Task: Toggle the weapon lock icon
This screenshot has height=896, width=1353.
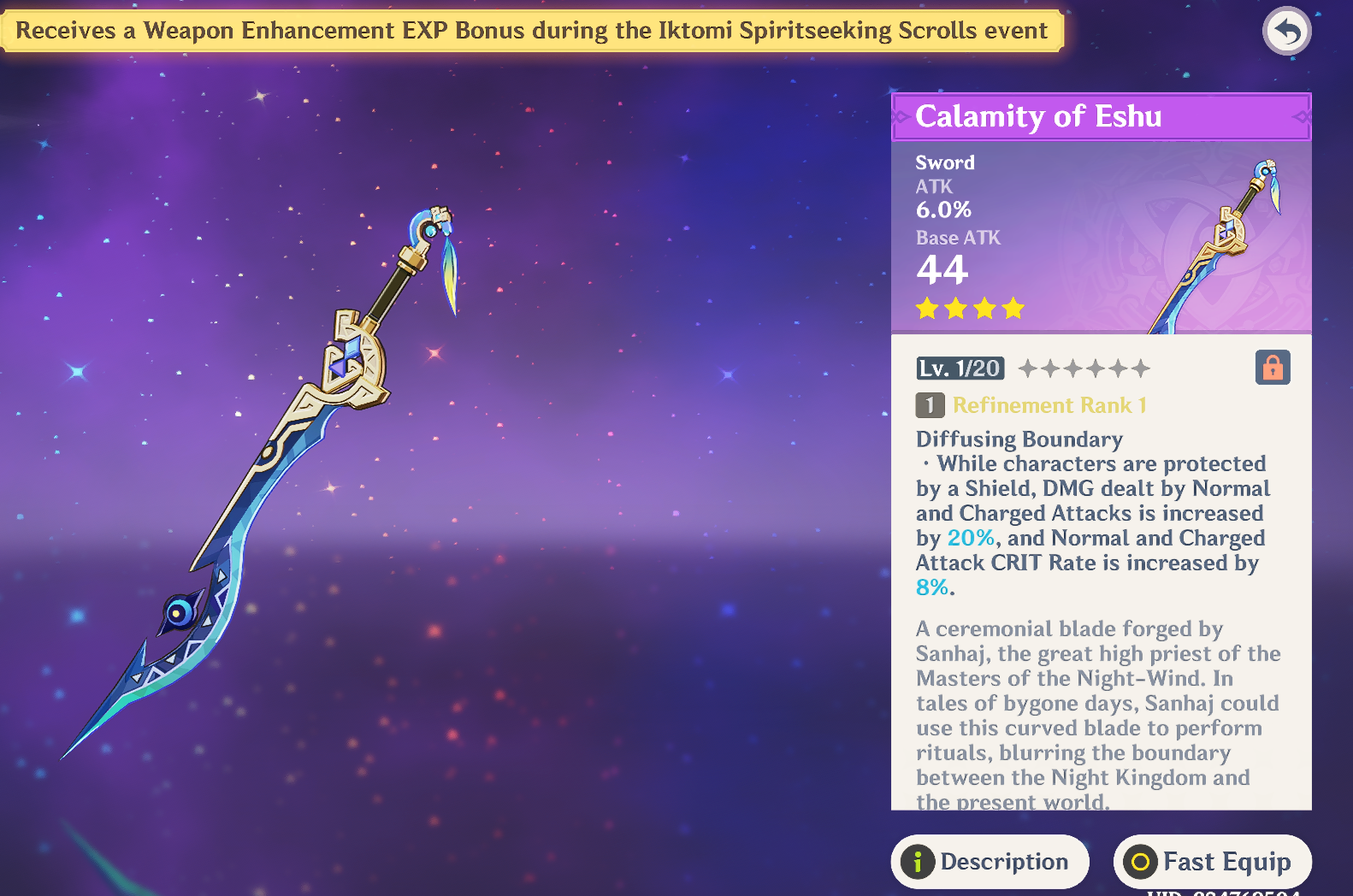Action: coord(1273,367)
